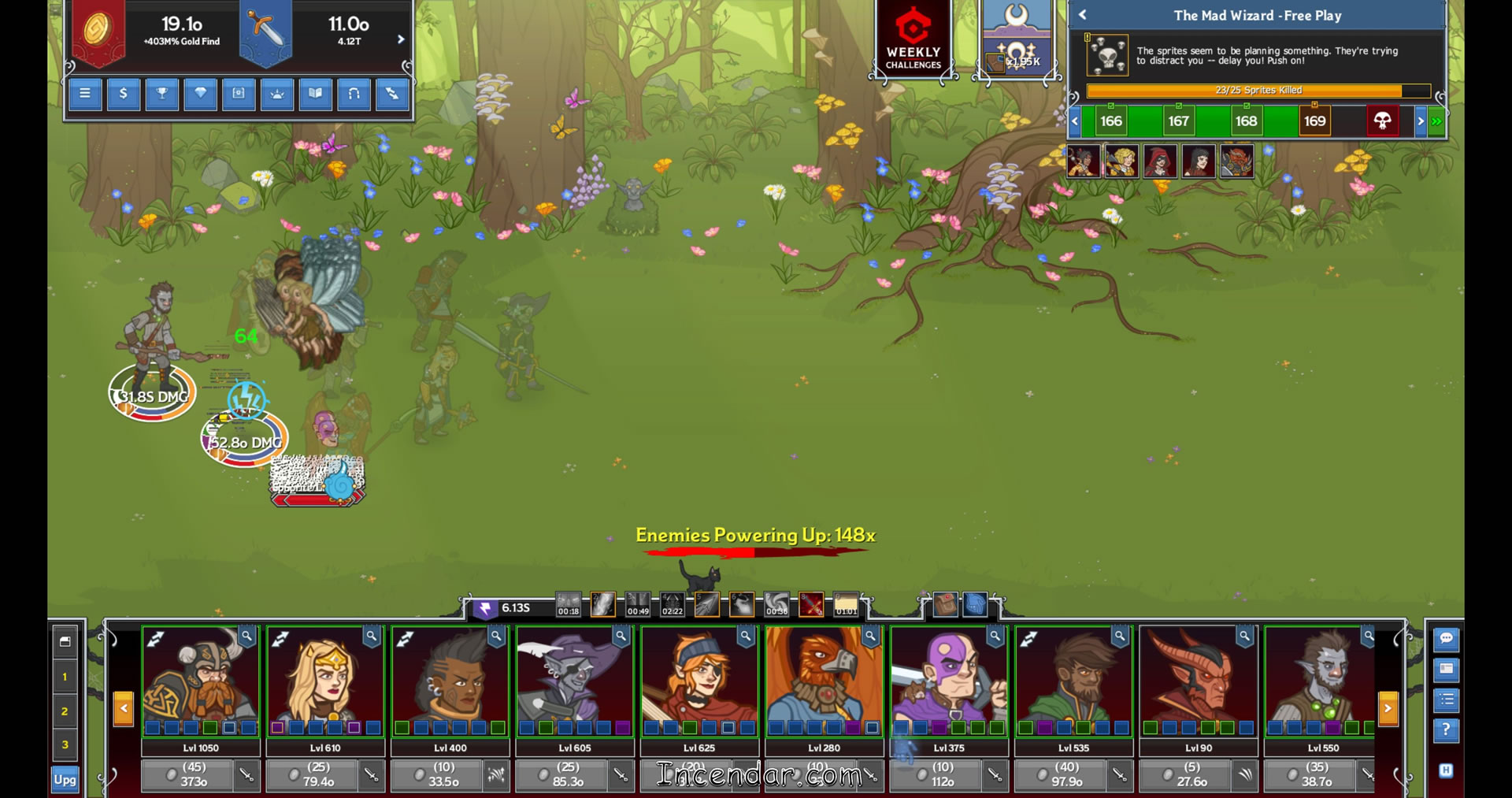Viewport: 1512px width, 798px height.
Task: Upgrade the Lvl 610 blonde champion for 79.4o
Action: (312, 775)
